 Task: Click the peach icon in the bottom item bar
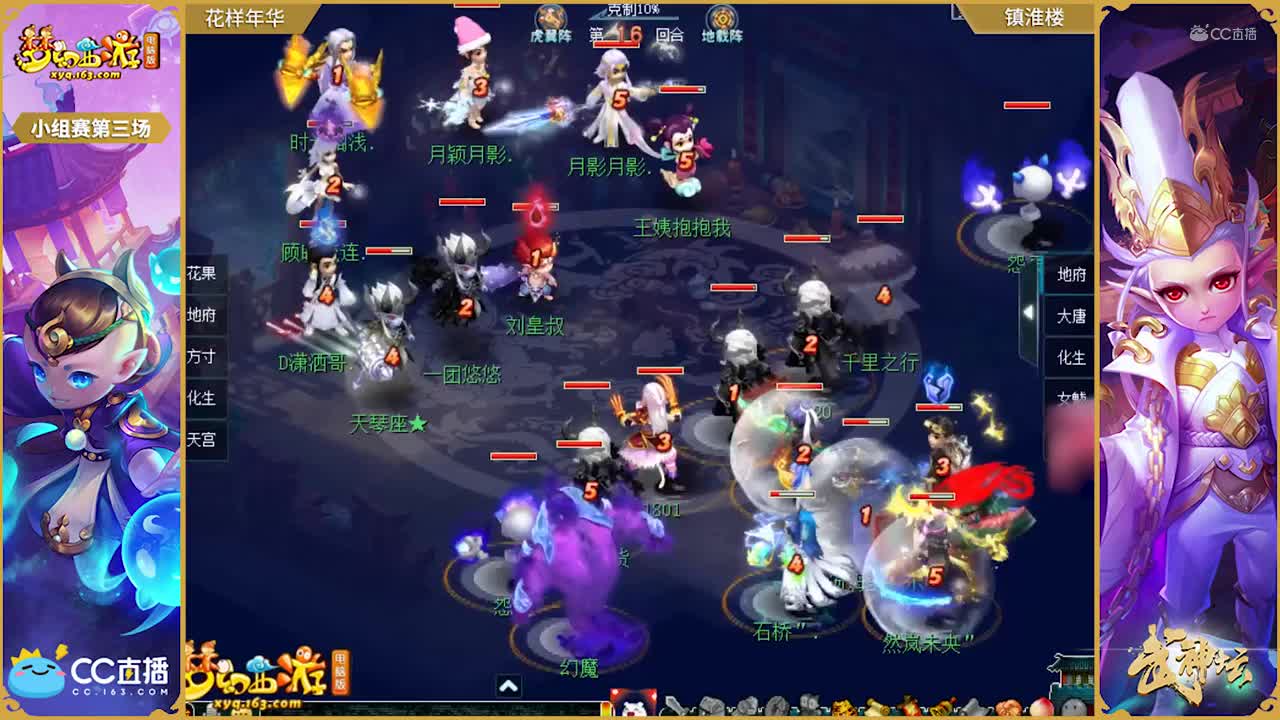click(x=1041, y=707)
